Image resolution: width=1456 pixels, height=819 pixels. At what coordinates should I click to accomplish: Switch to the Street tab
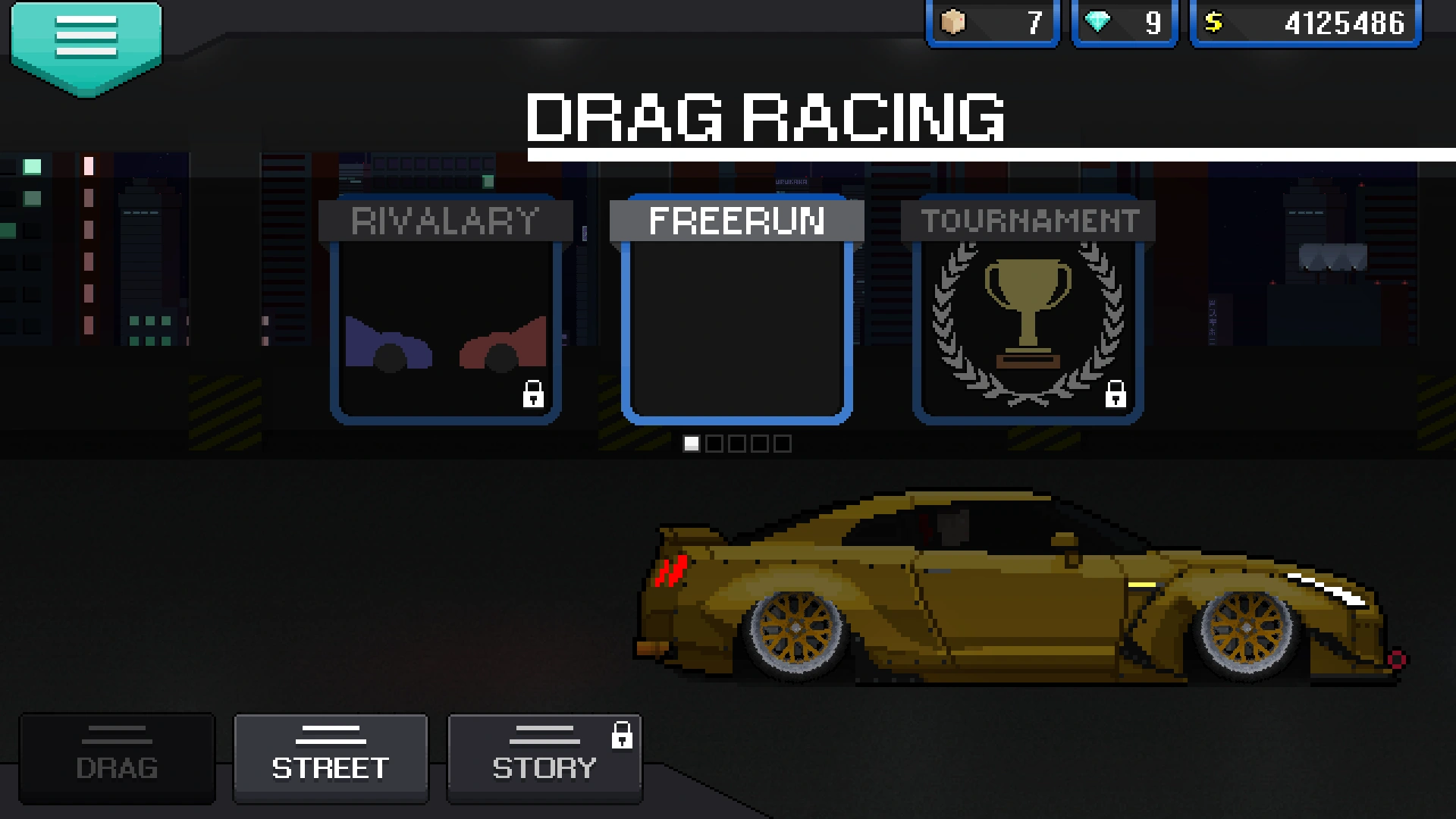[x=331, y=758]
